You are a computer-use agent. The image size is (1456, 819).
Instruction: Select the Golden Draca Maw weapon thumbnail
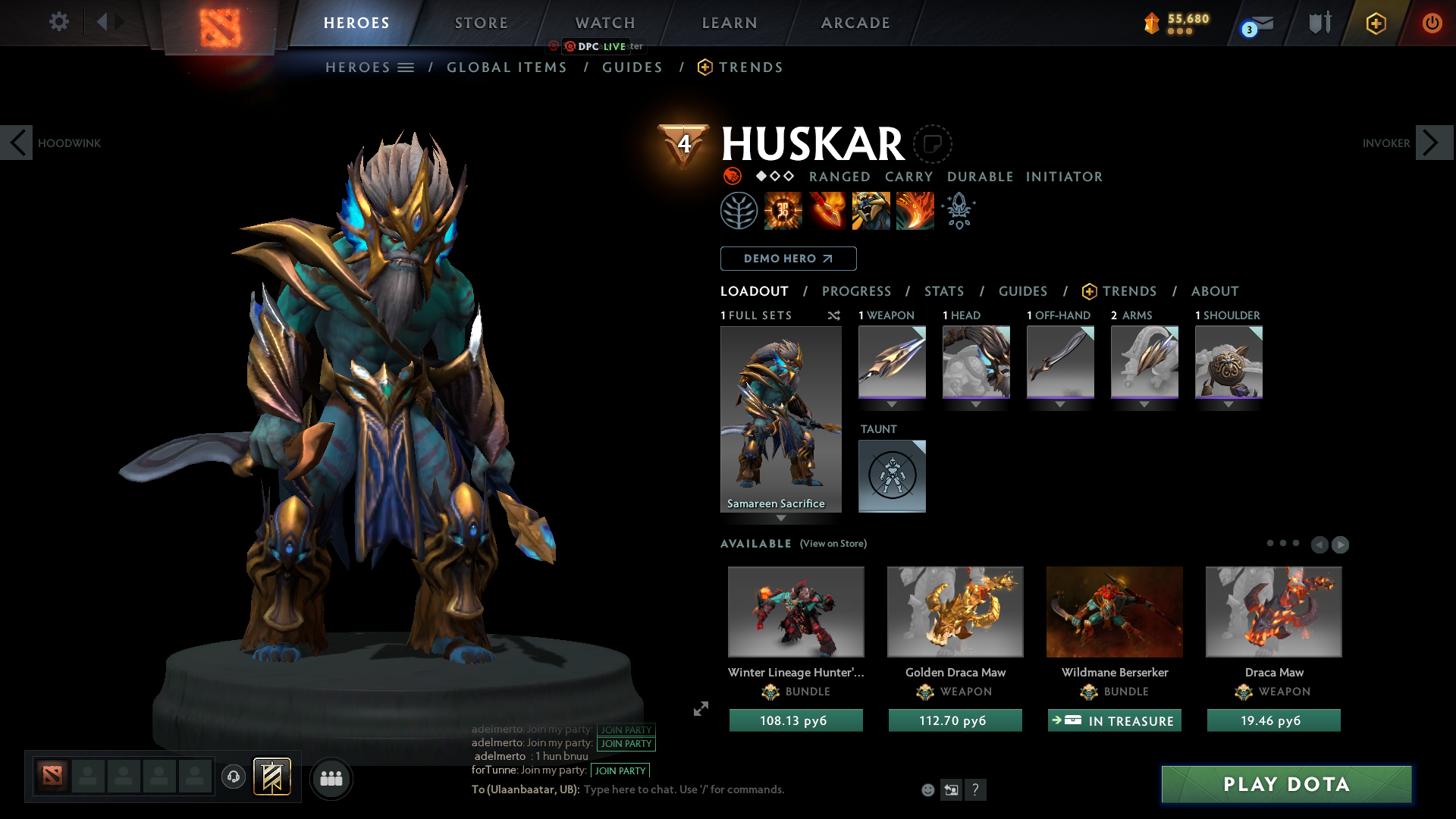[955, 612]
